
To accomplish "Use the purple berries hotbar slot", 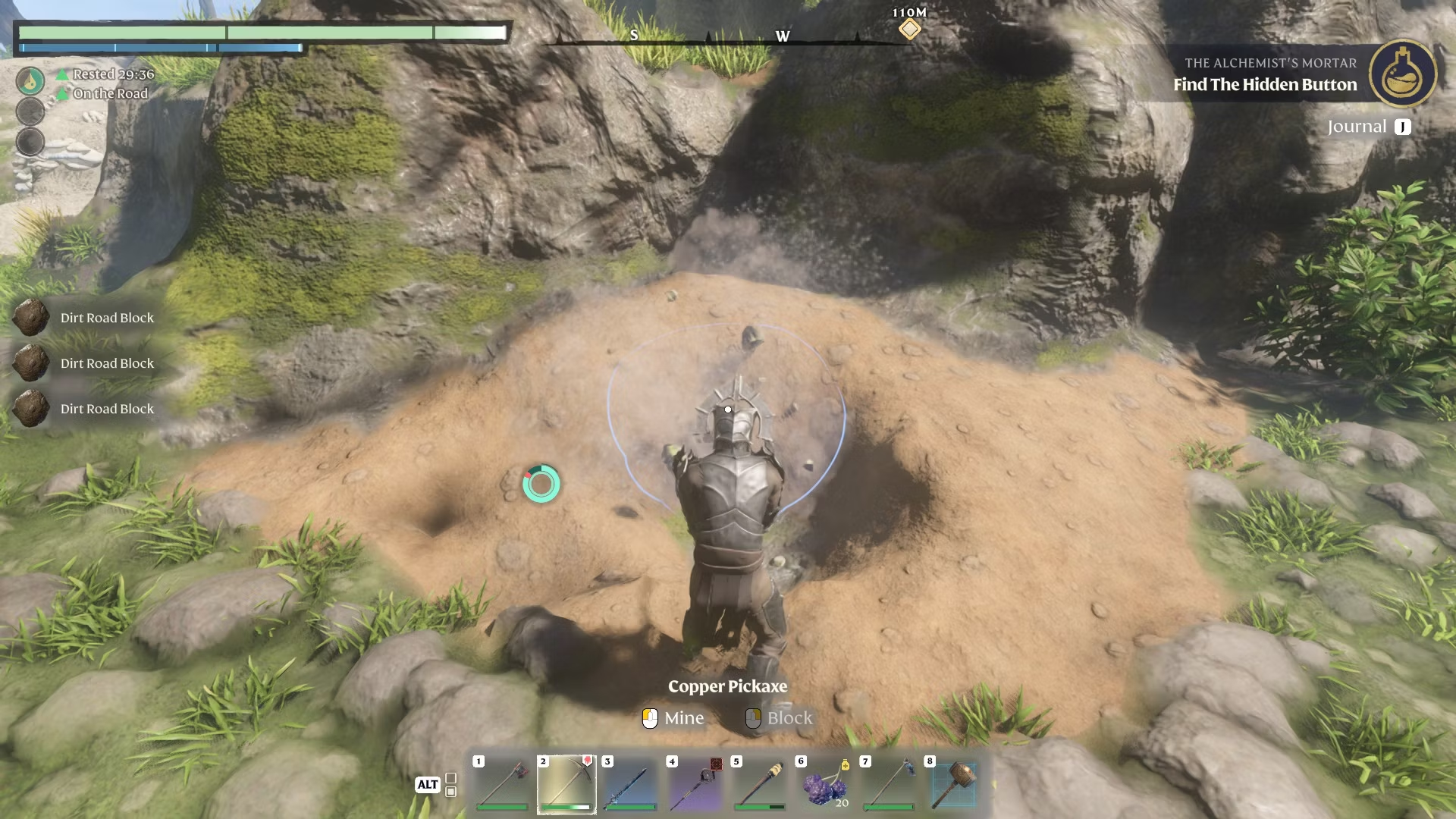I will click(x=824, y=783).
